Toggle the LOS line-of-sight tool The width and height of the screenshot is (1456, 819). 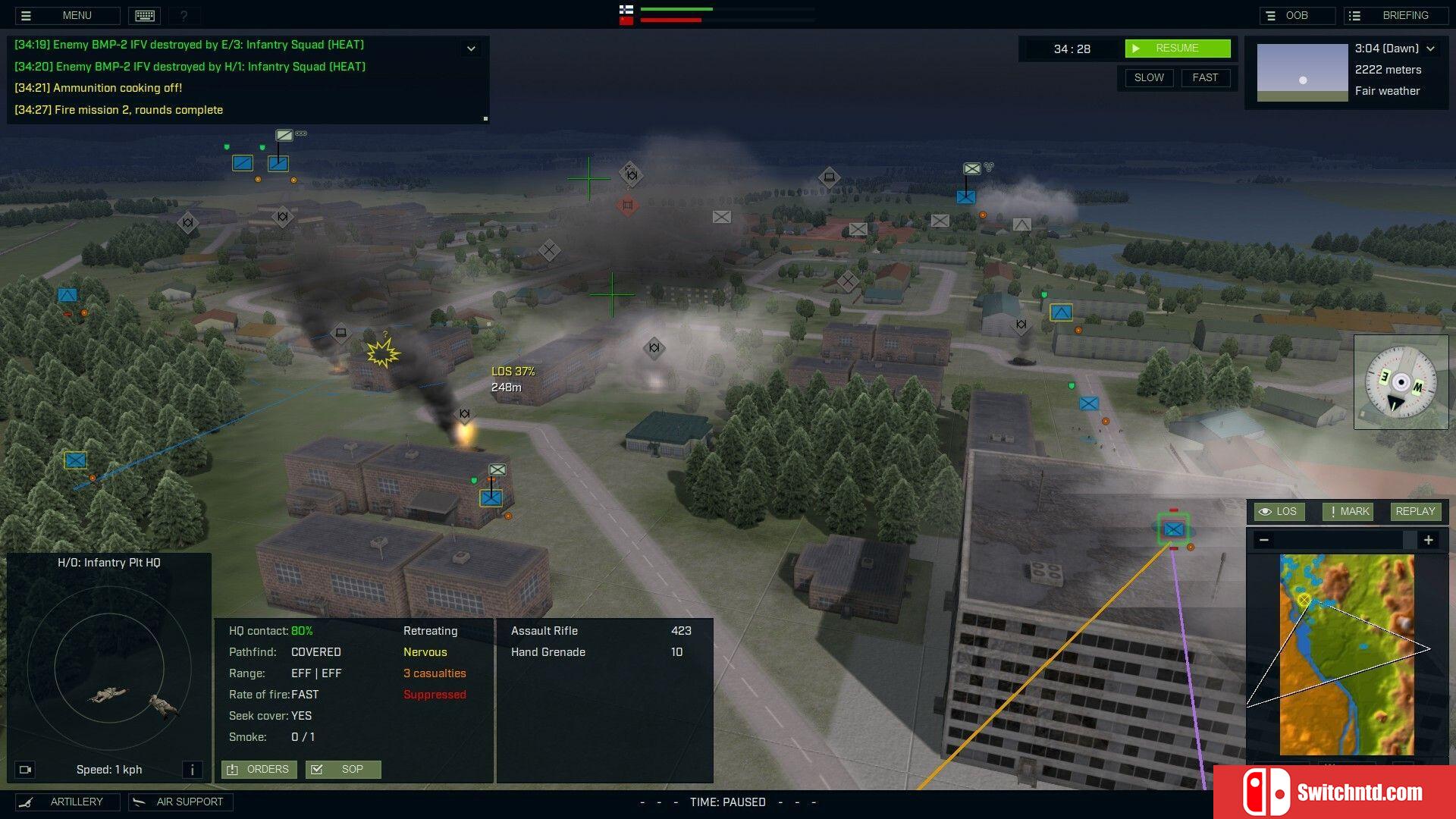coord(1279,512)
